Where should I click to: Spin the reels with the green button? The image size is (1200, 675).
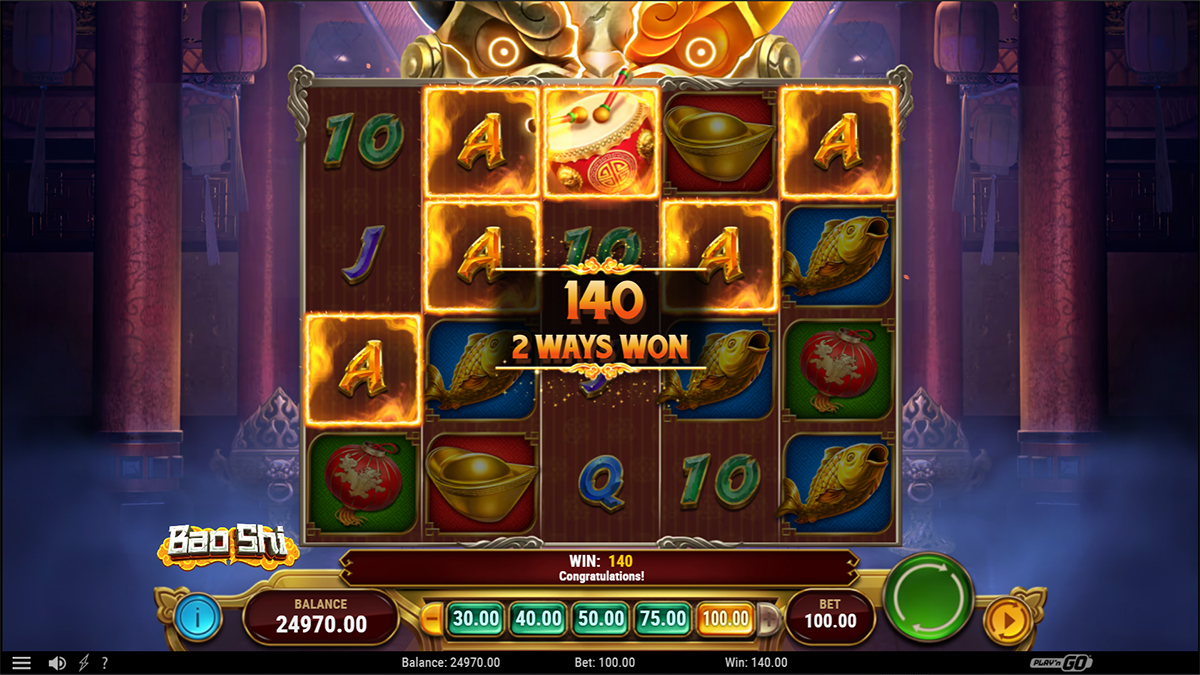[929, 598]
